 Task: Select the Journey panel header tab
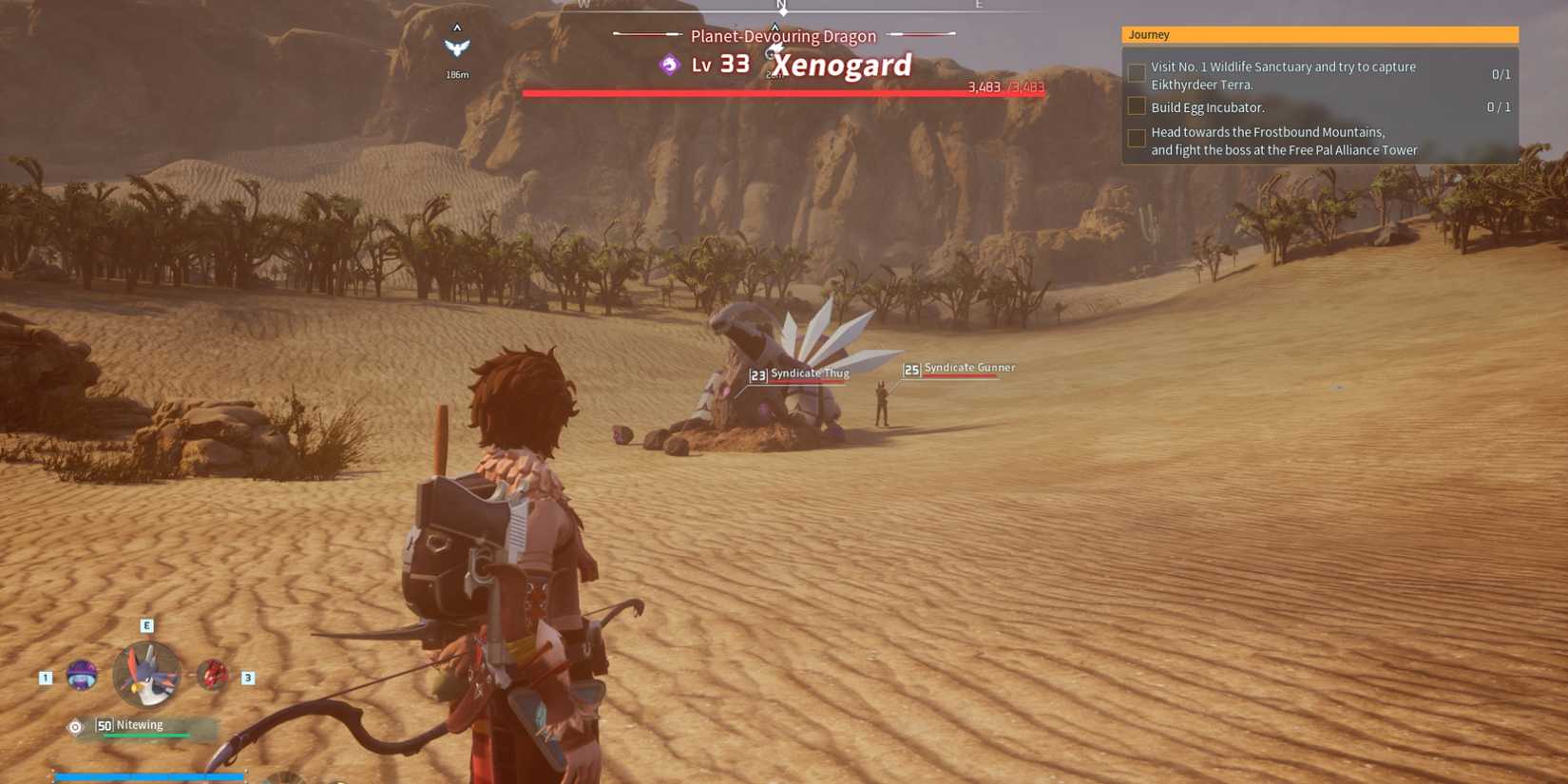(1149, 34)
